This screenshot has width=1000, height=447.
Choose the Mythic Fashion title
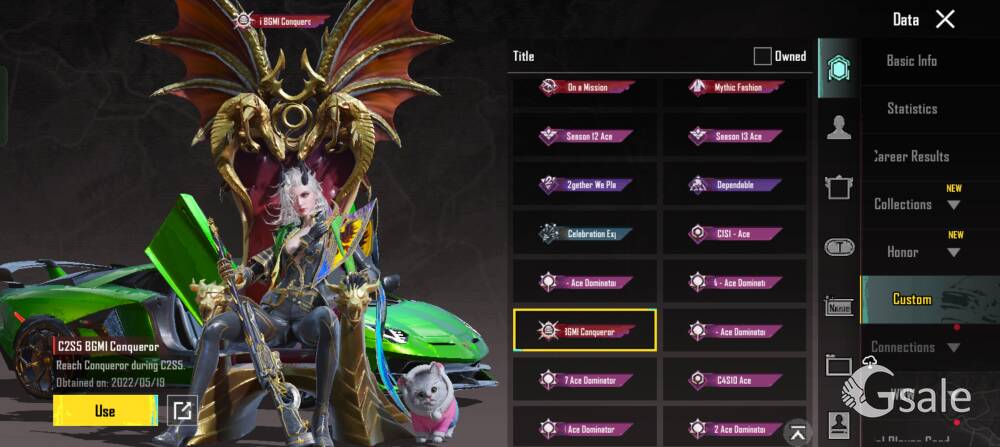733,88
